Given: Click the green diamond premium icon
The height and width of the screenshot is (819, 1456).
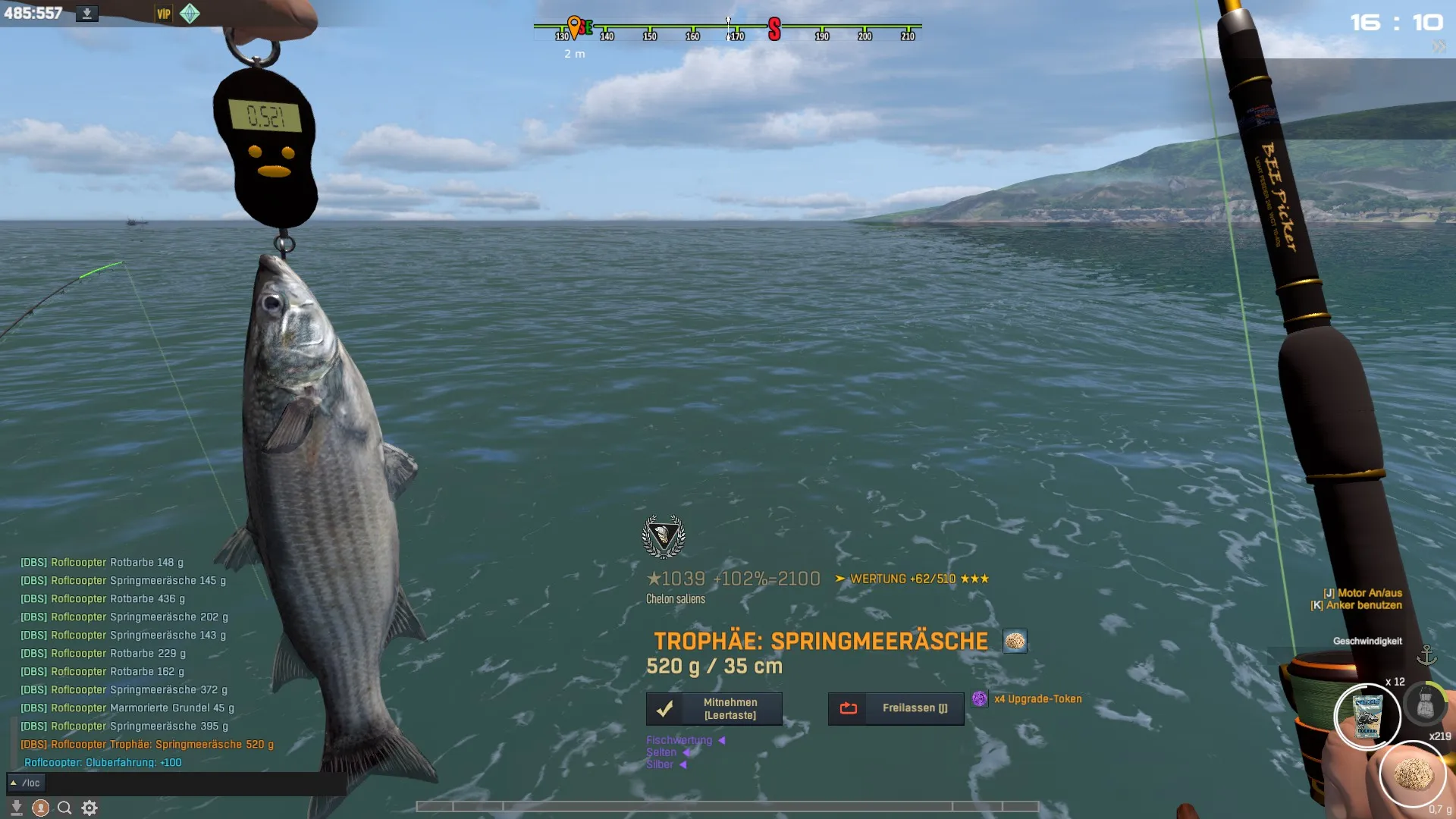Looking at the screenshot, I should coord(190,14).
